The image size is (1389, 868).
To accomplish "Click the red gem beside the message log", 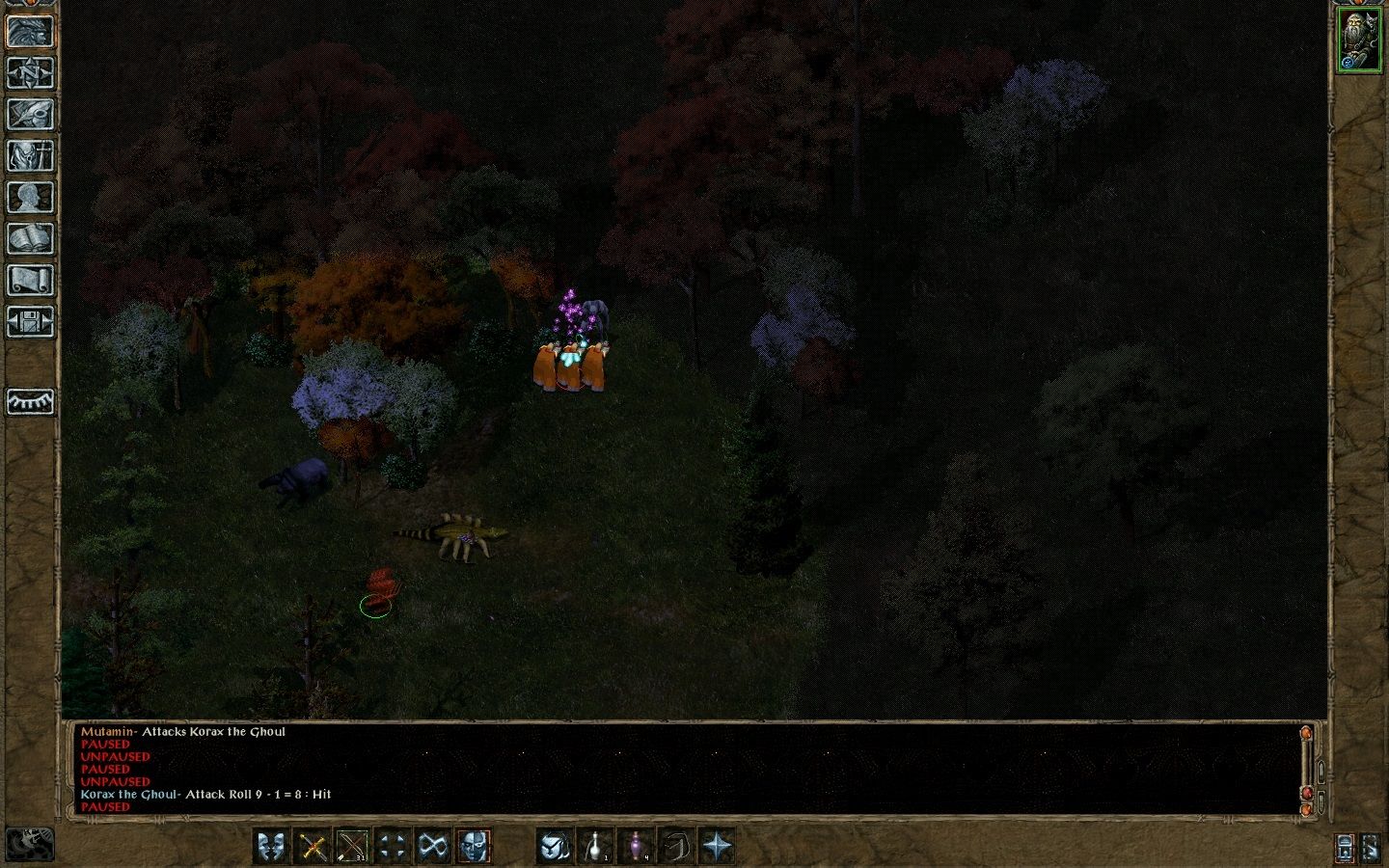I will coord(1307,793).
